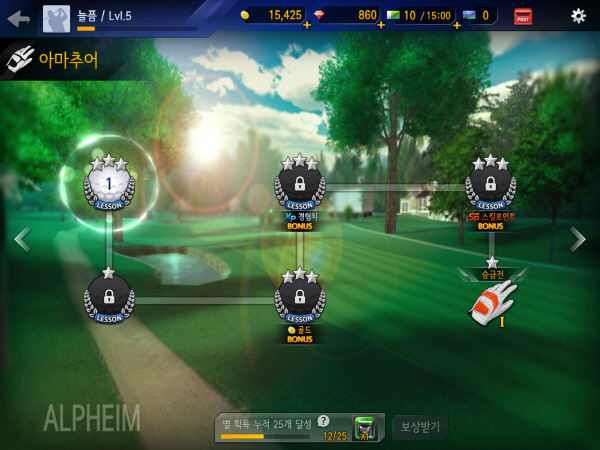Select locked lesson with 경험치 bonus

click(299, 185)
